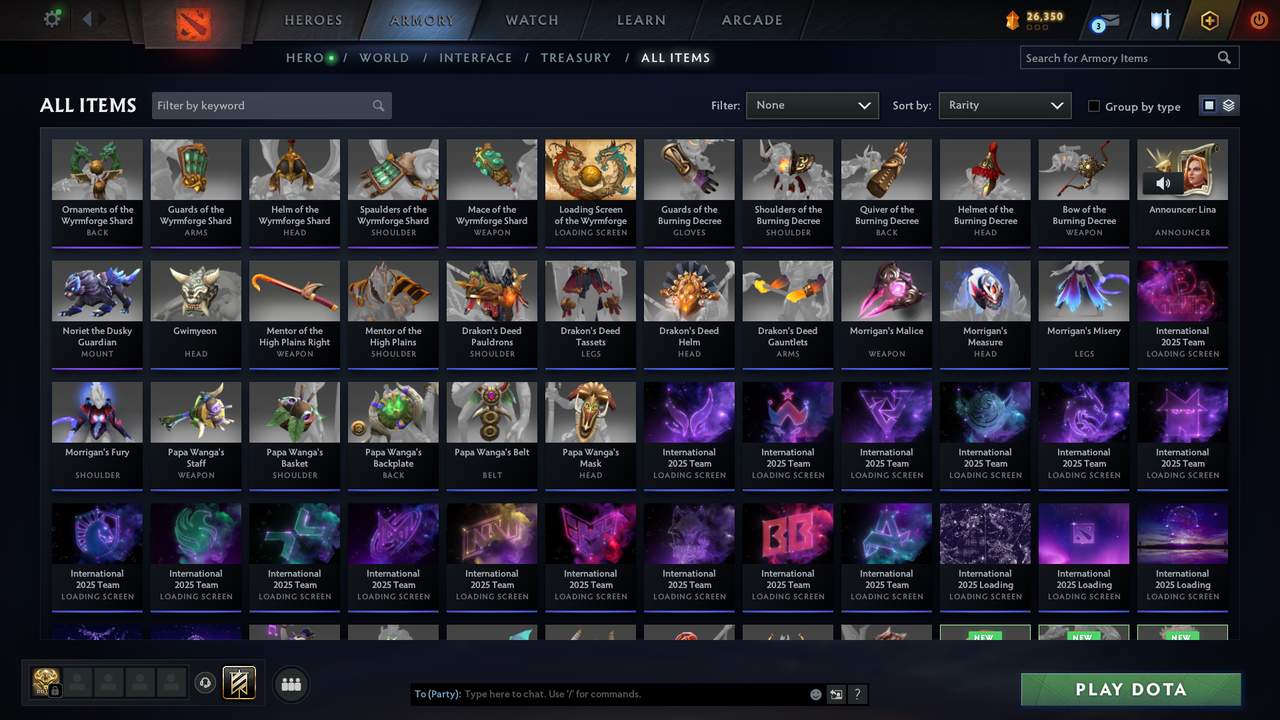Enable the Group by type checkbox
Viewport: 1280px width, 720px height.
[1094, 106]
